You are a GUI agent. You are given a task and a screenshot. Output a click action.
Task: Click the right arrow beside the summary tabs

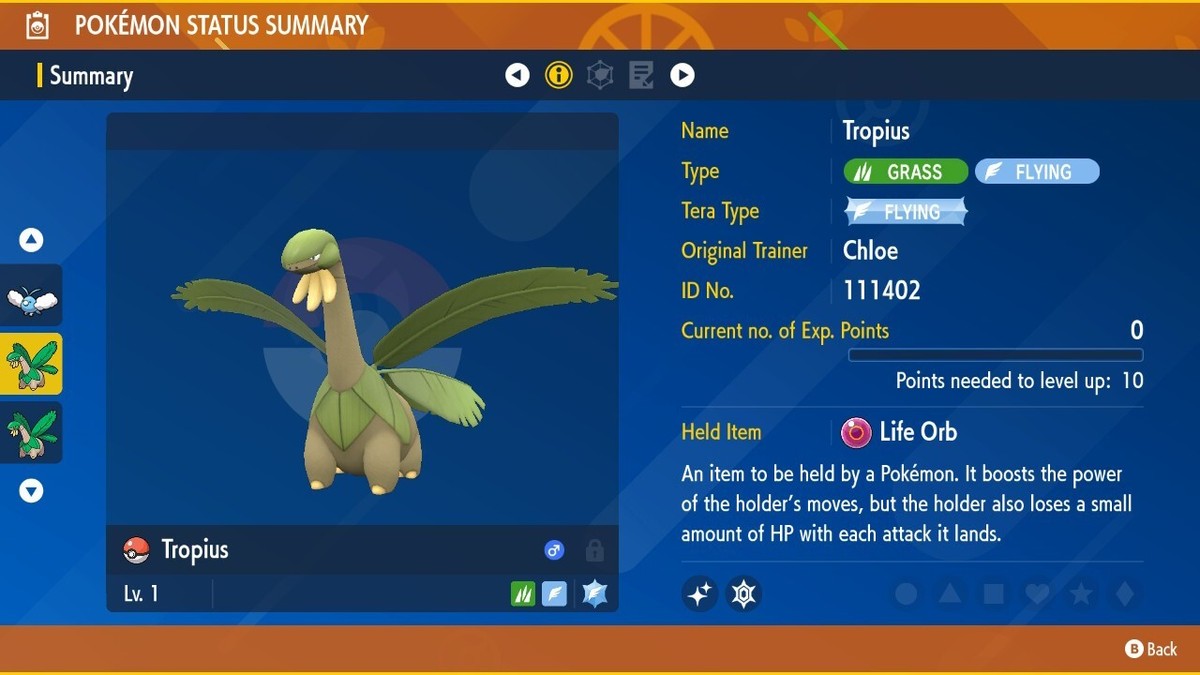point(682,75)
